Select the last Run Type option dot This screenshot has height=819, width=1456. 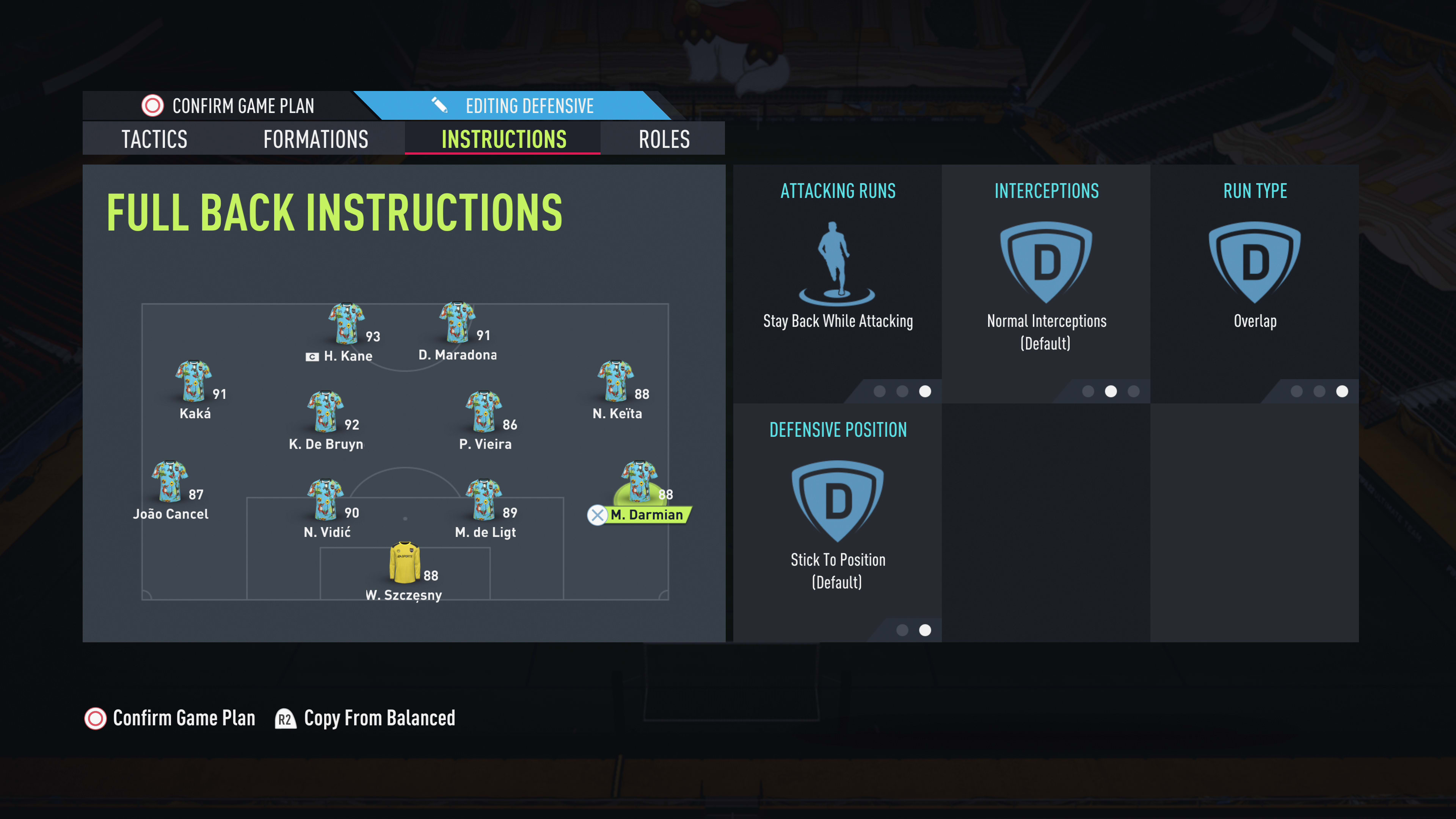(x=1343, y=391)
